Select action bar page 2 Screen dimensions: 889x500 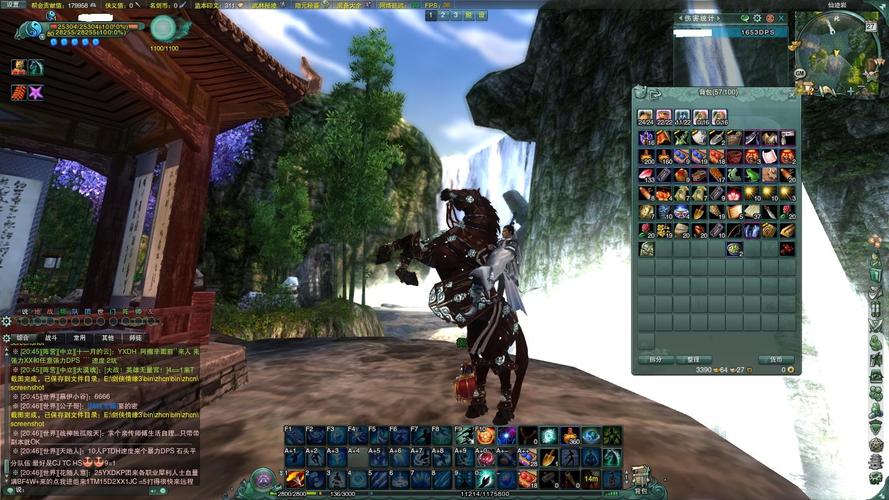[441, 15]
